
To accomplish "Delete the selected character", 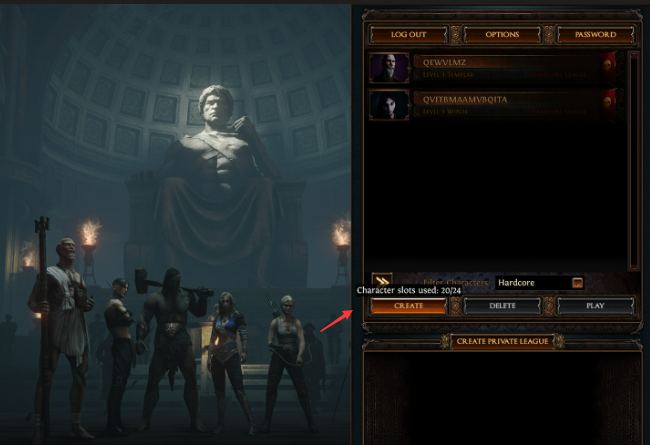I will click(502, 305).
